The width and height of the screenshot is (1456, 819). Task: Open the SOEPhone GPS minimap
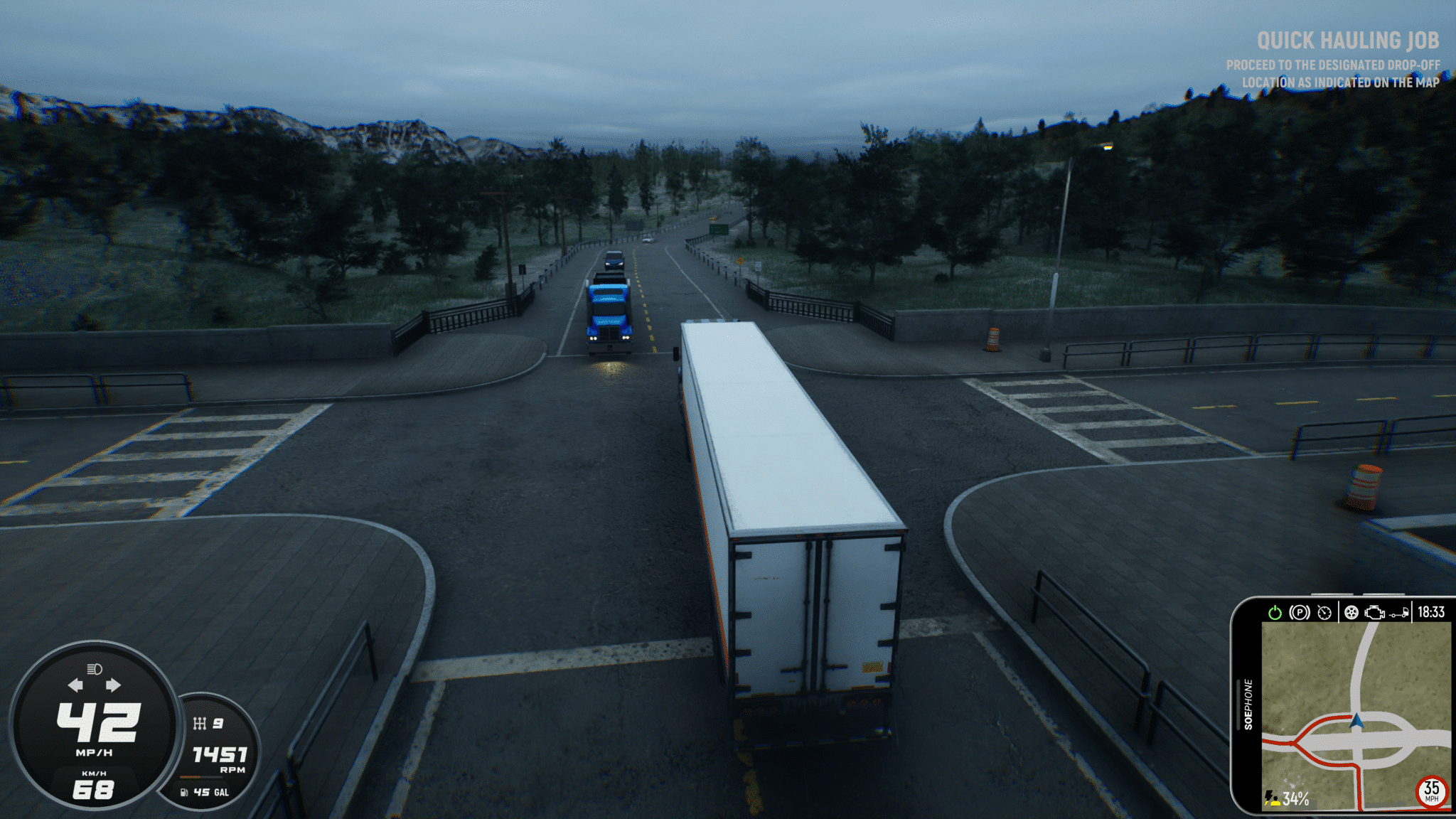pos(1356,714)
